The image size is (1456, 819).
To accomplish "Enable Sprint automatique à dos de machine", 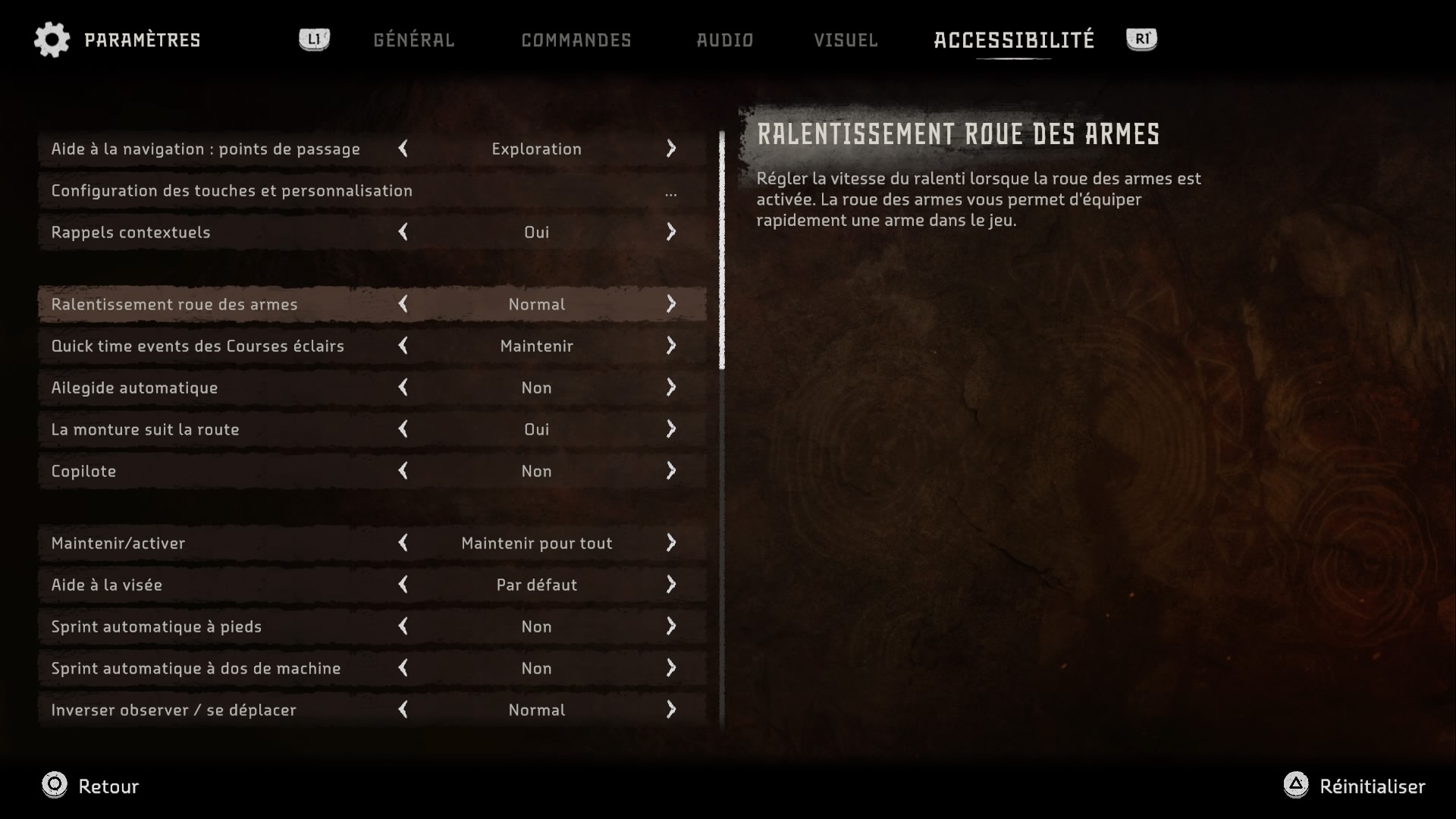I will pyautogui.click(x=671, y=668).
